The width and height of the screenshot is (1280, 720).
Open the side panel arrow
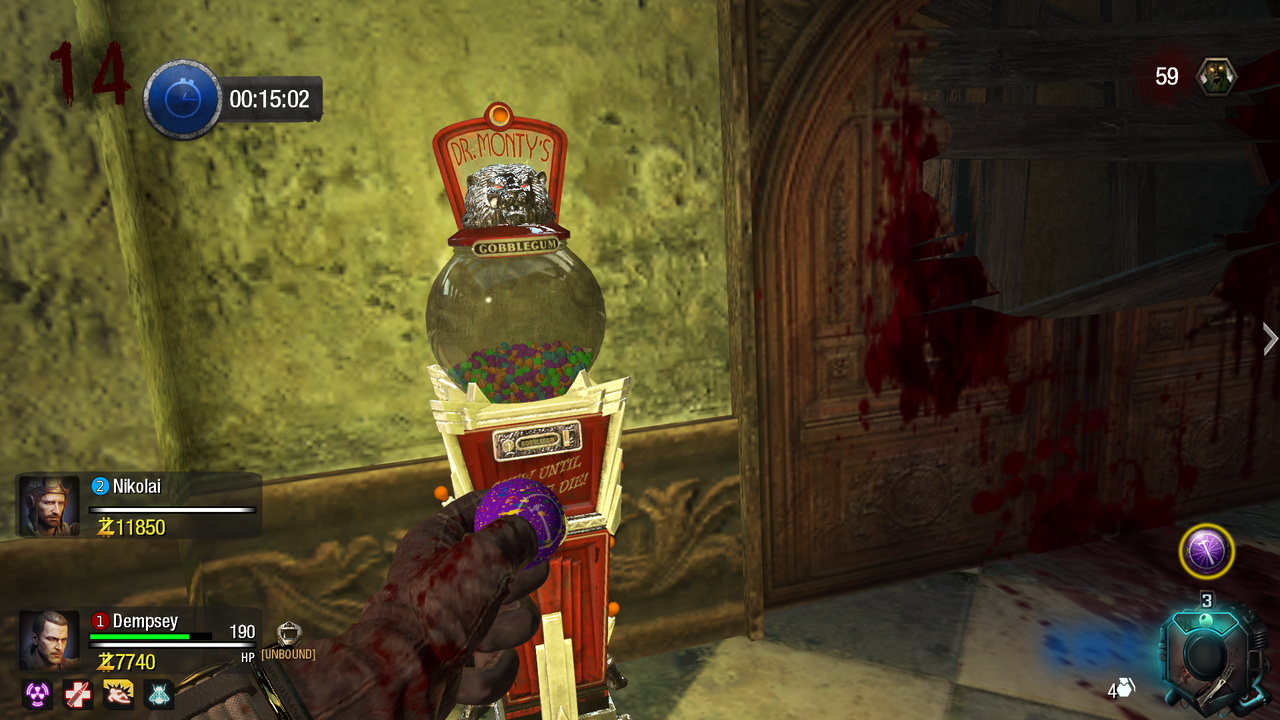[x=1270, y=339]
